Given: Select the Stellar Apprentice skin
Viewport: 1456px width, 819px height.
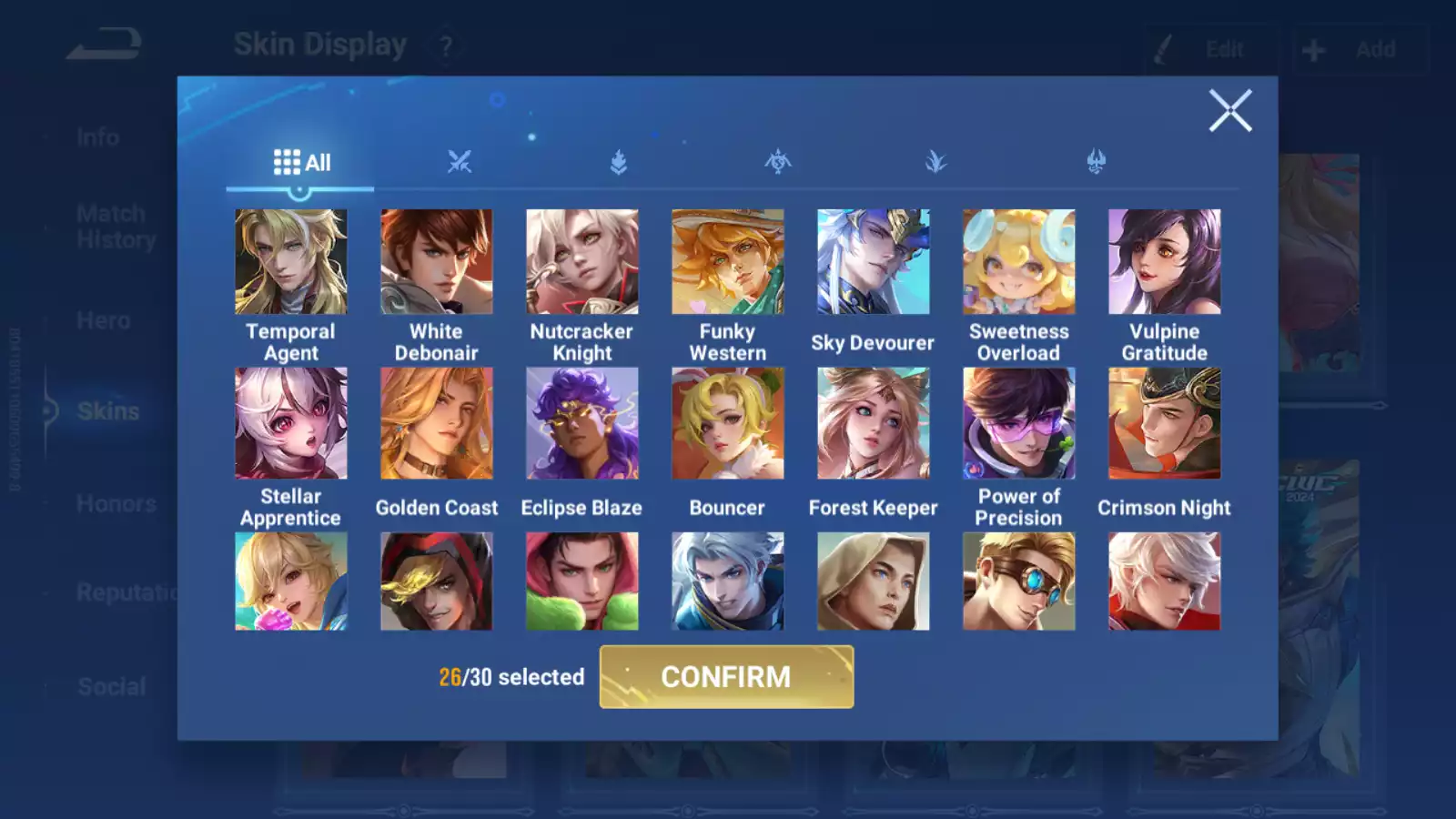Looking at the screenshot, I should (291, 423).
